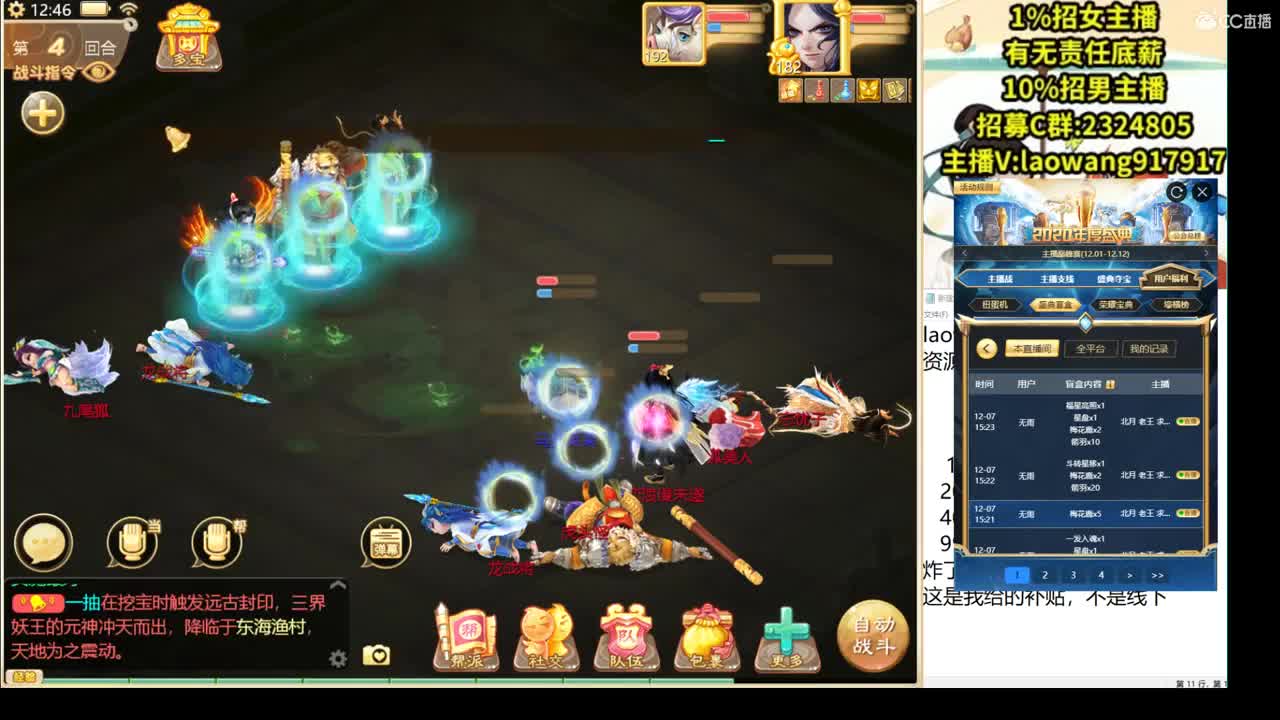This screenshot has height=720, width=1280.
Task: Toggle the 战斗指令 eye visibility icon
Action: click(x=97, y=72)
